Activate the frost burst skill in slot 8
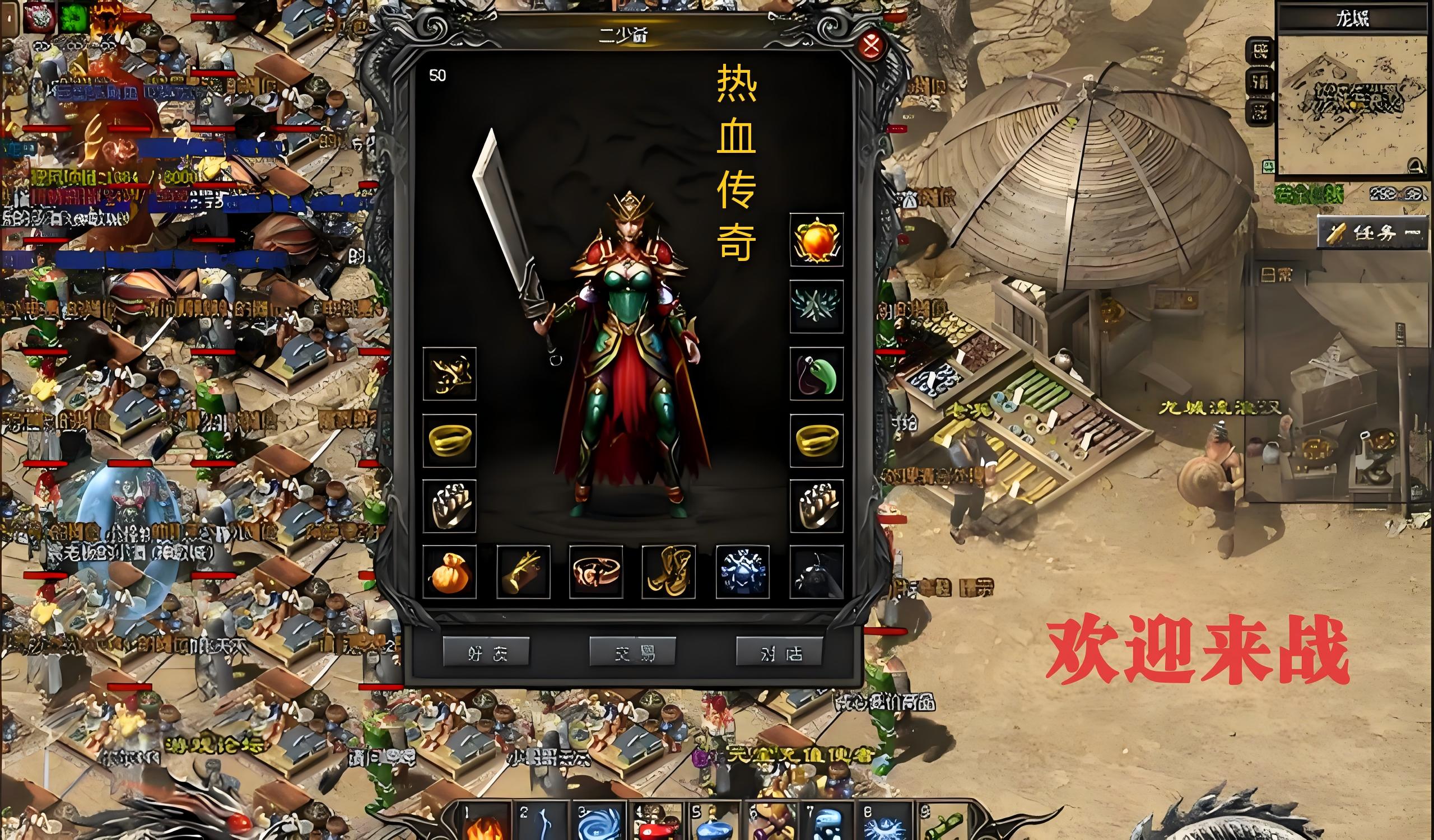This screenshot has width=1434, height=840. (886, 824)
